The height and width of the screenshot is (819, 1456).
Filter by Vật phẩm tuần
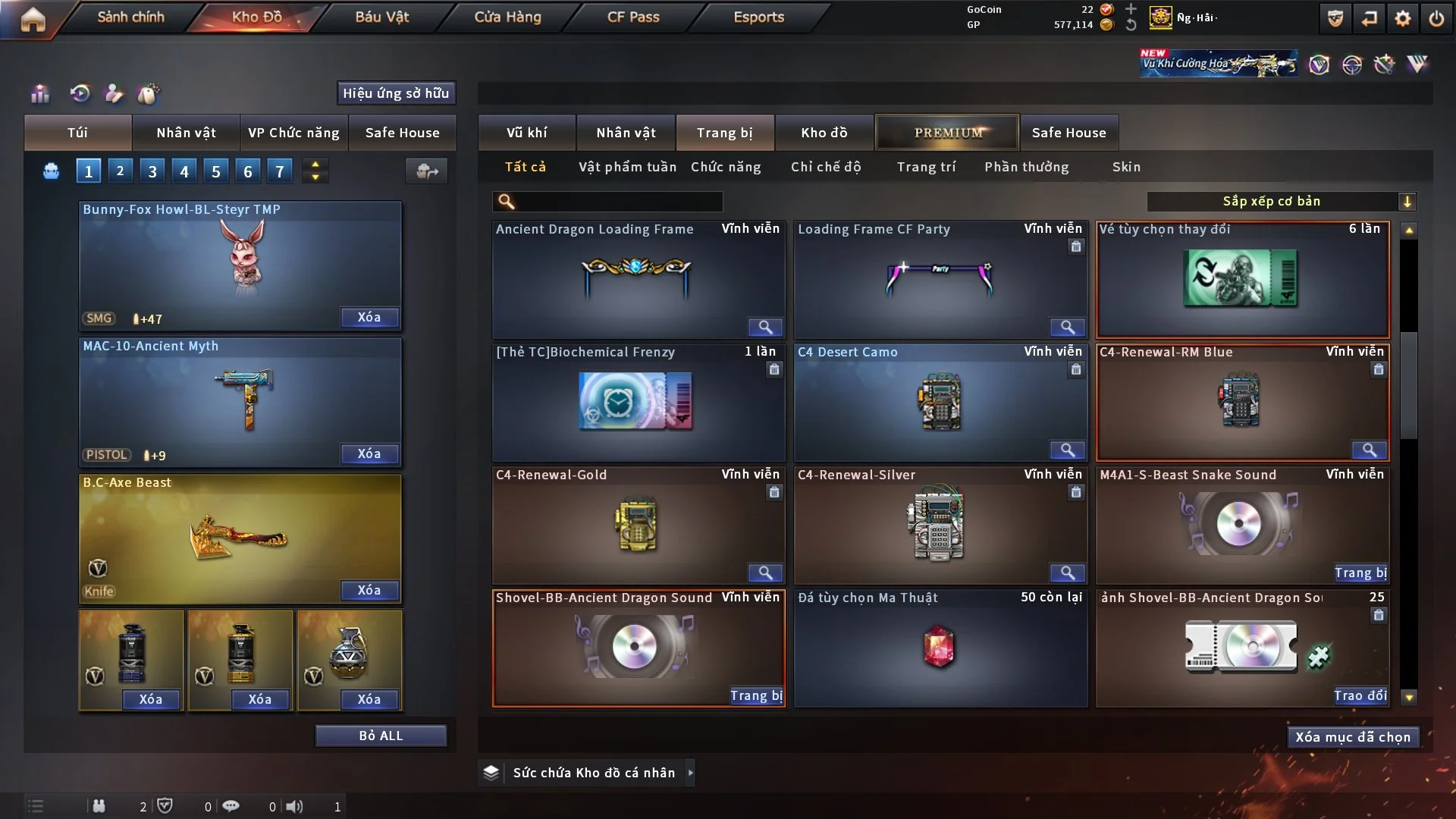(x=627, y=167)
